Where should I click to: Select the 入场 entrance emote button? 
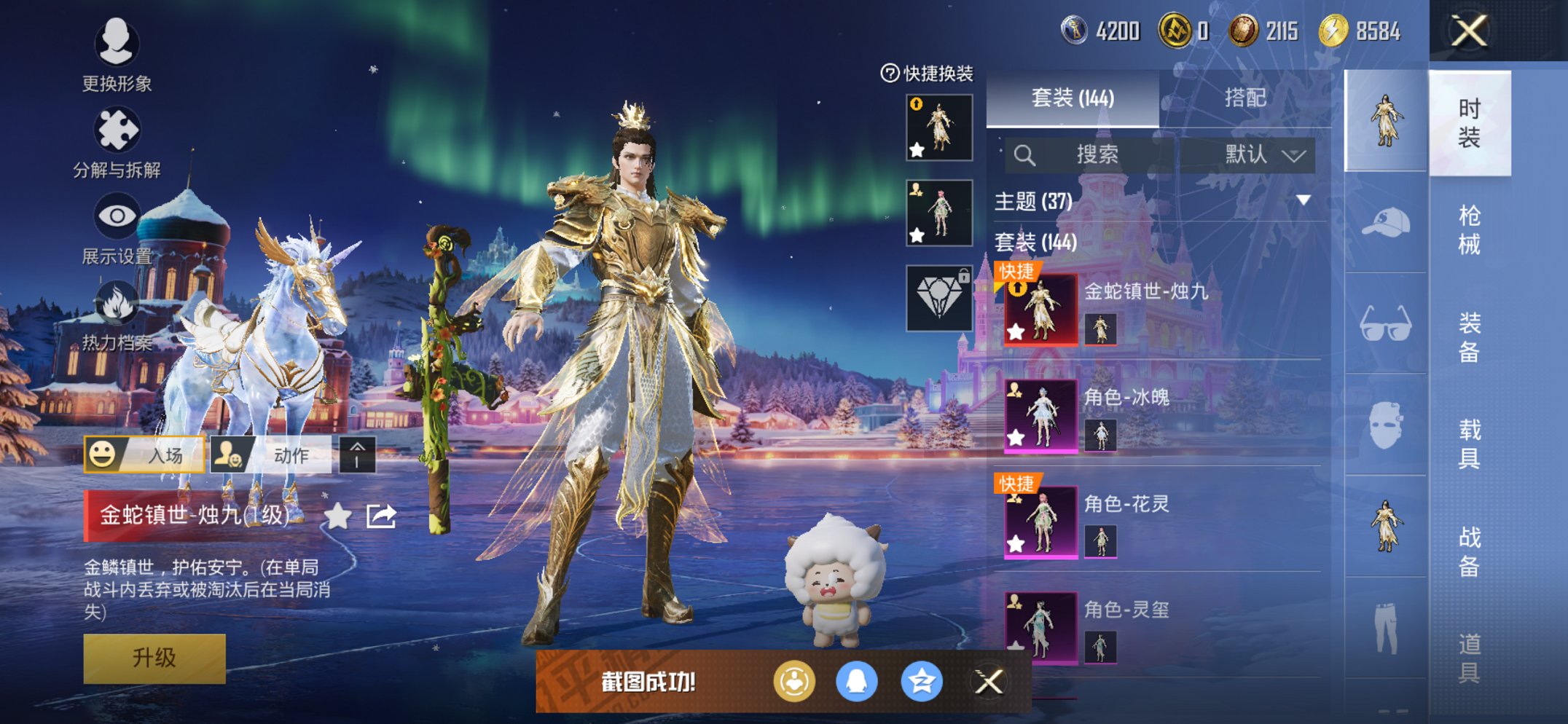(144, 455)
